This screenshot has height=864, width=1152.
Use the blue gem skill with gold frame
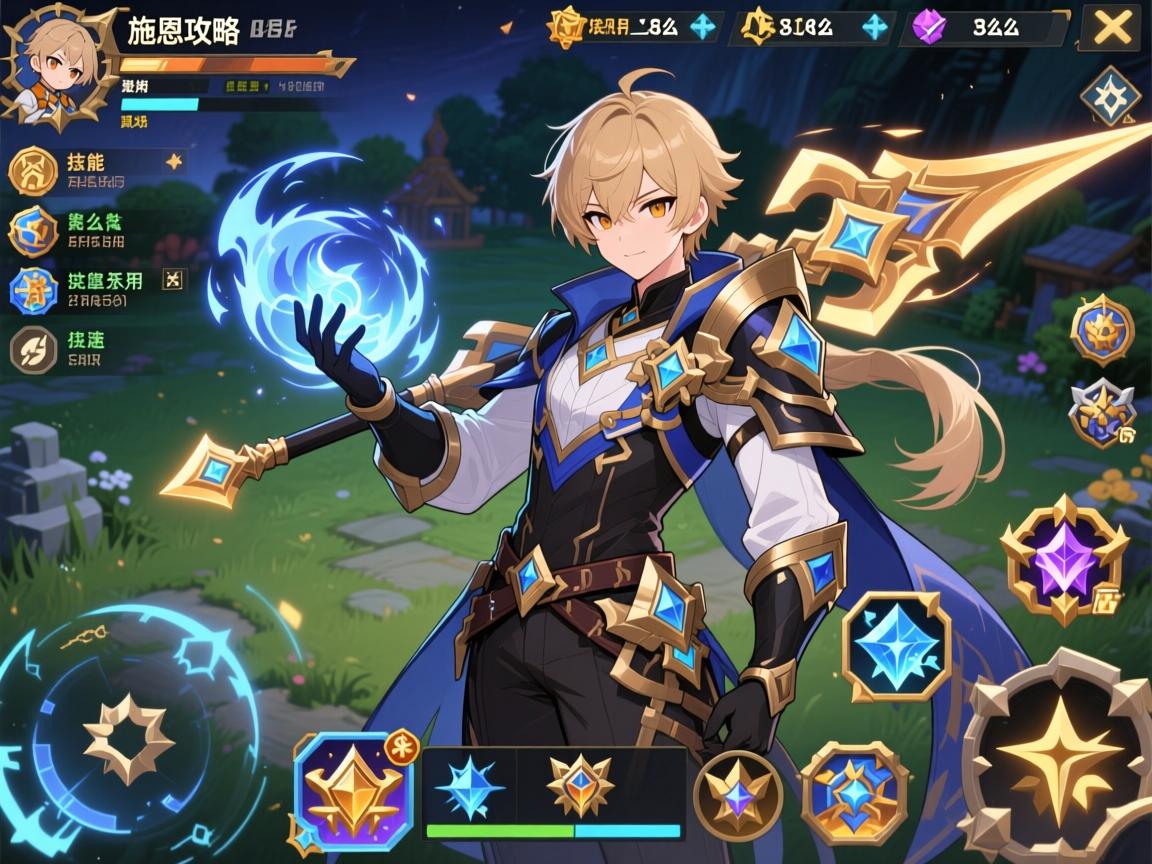coord(855,792)
